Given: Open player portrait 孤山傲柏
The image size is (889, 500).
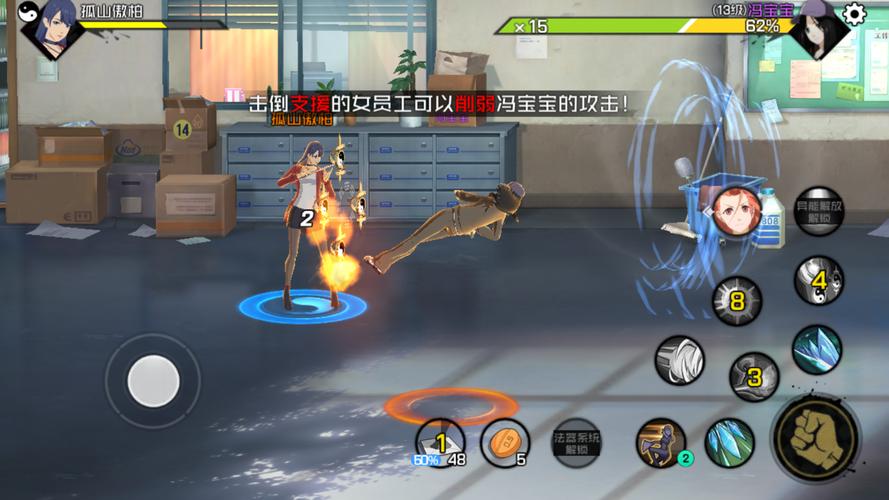Looking at the screenshot, I should coord(51,26).
